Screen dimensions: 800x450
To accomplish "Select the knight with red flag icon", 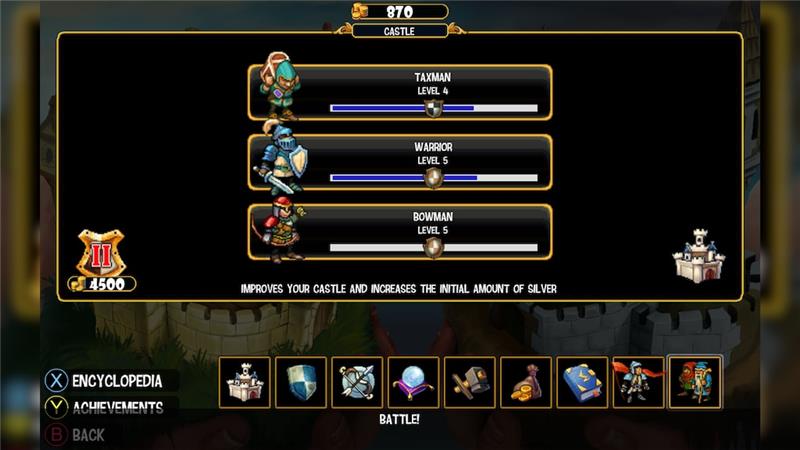I will click(638, 382).
